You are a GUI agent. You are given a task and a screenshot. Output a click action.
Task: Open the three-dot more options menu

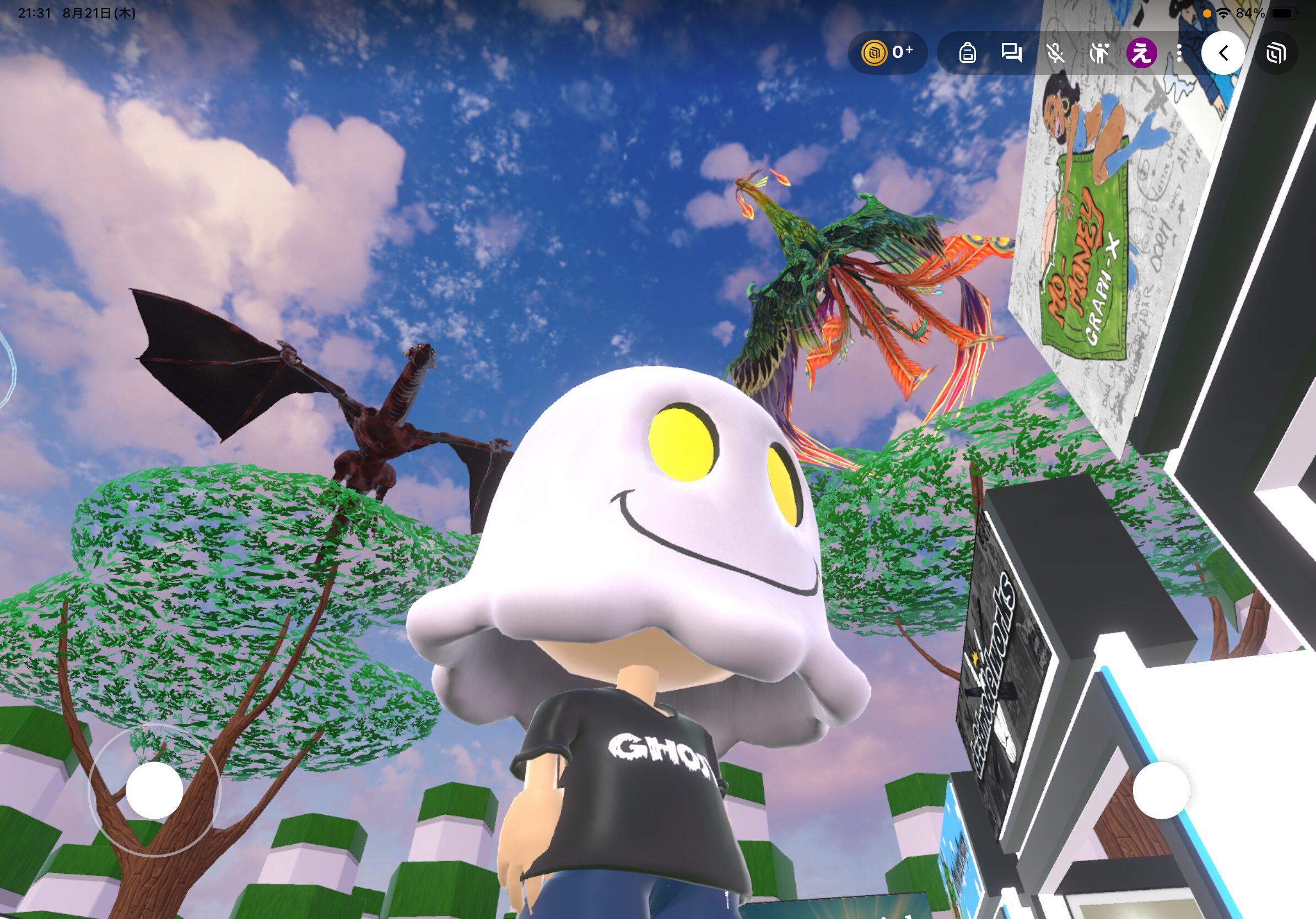point(1179,53)
